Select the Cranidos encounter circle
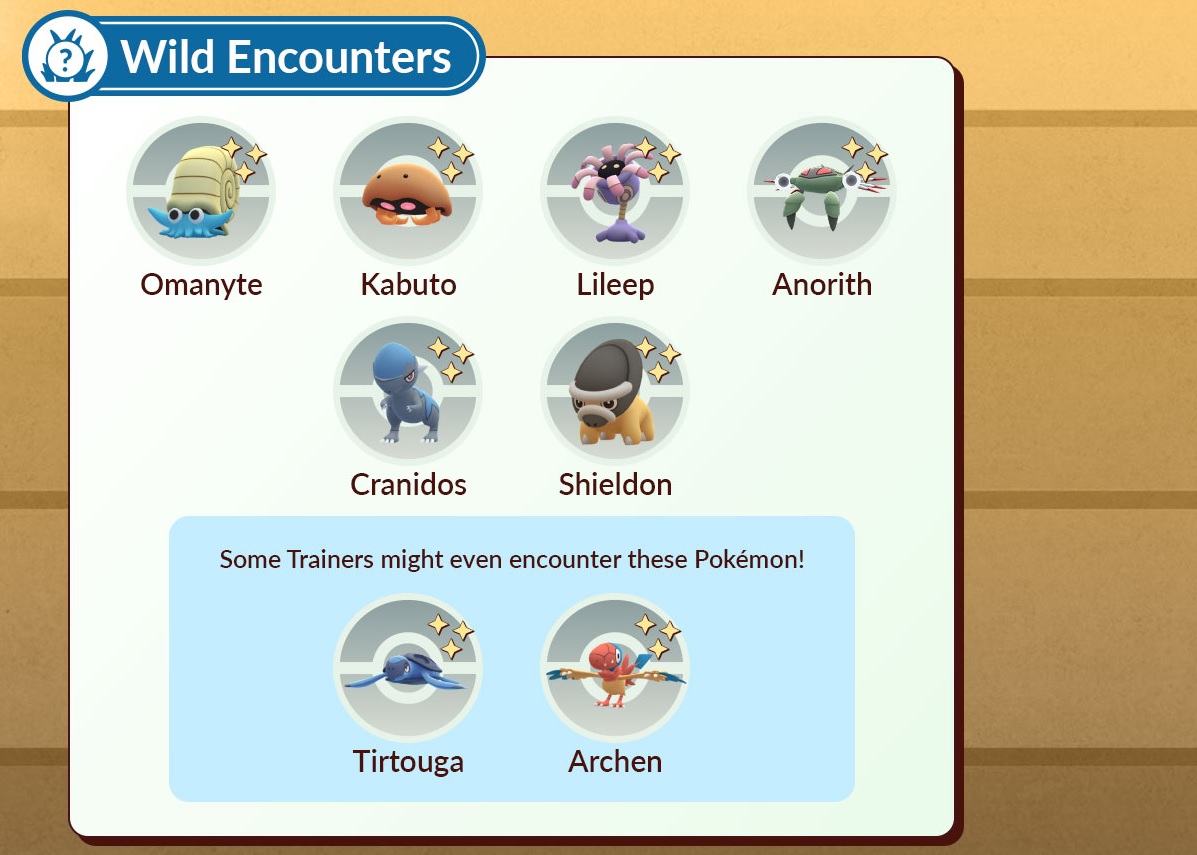 click(x=408, y=392)
